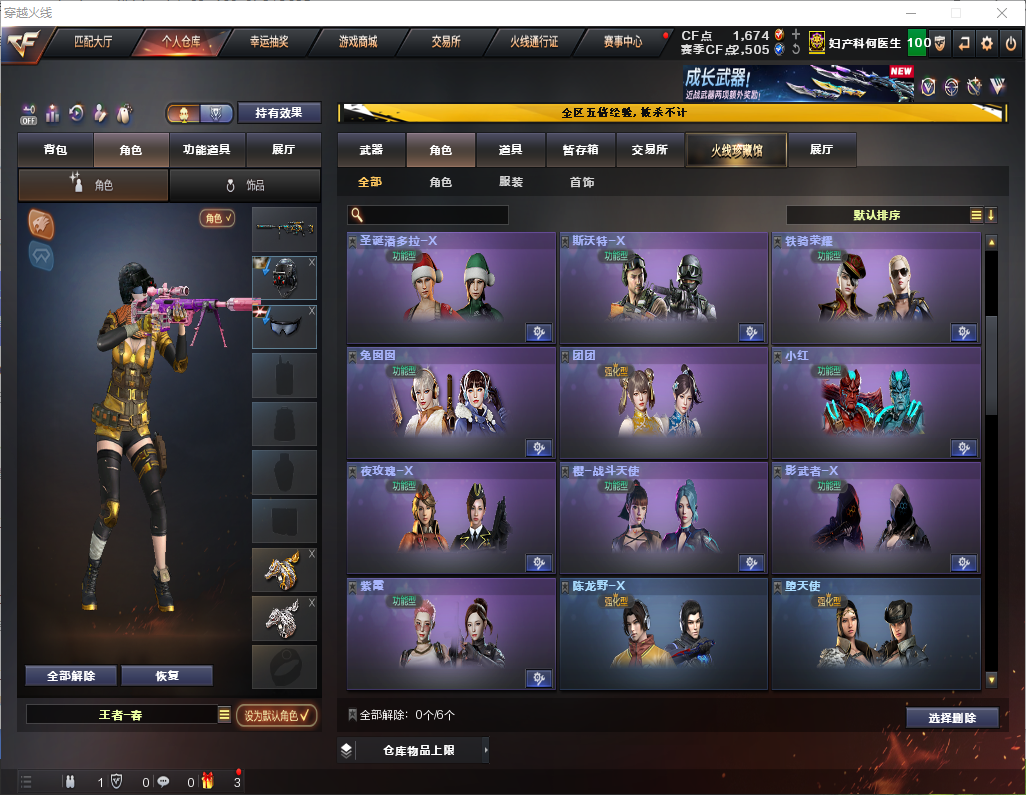Set as default character with 设为默认角色
Screen dimensions: 1026x795
point(276,715)
